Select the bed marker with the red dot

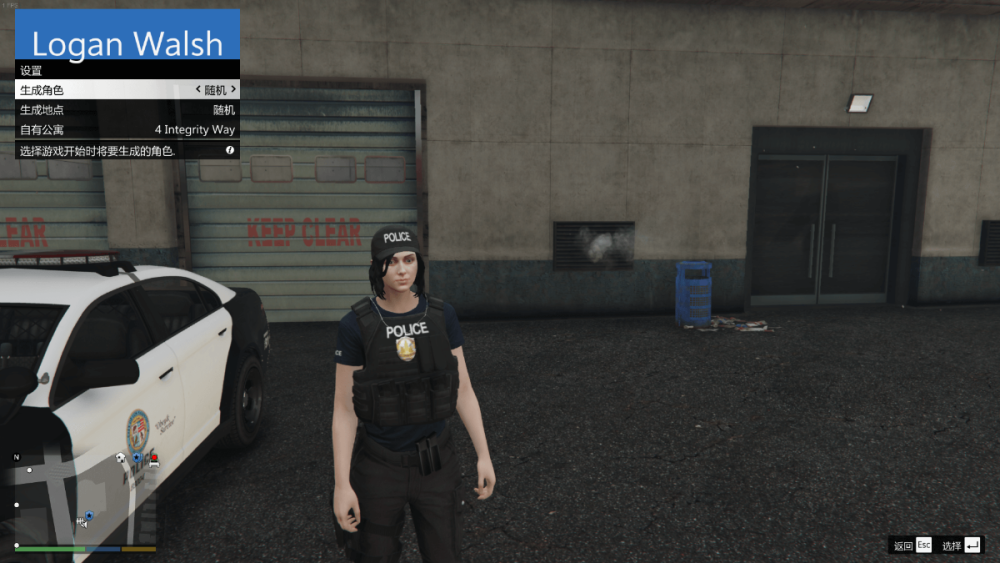152,460
